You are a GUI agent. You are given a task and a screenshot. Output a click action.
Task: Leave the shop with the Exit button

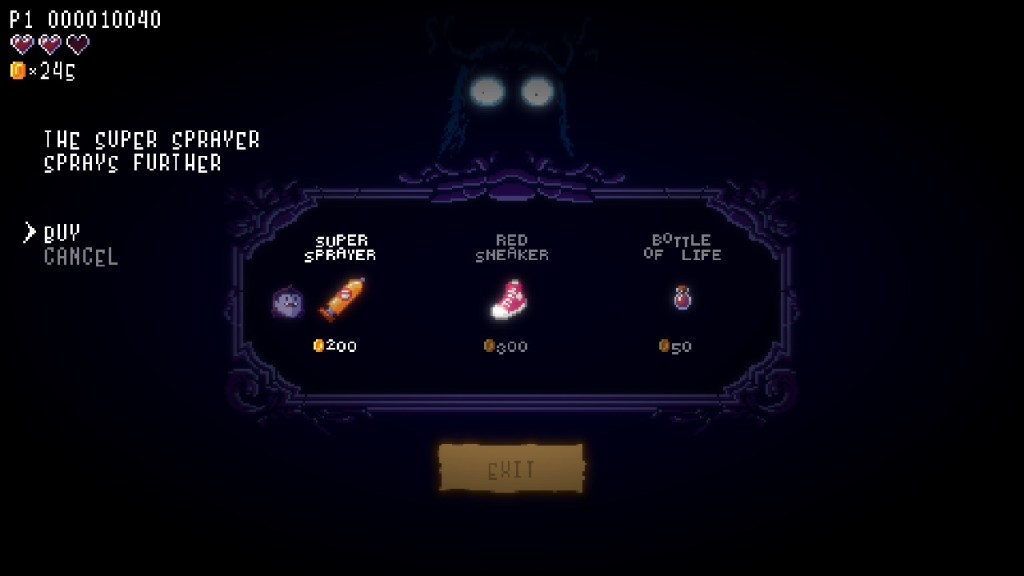[511, 469]
